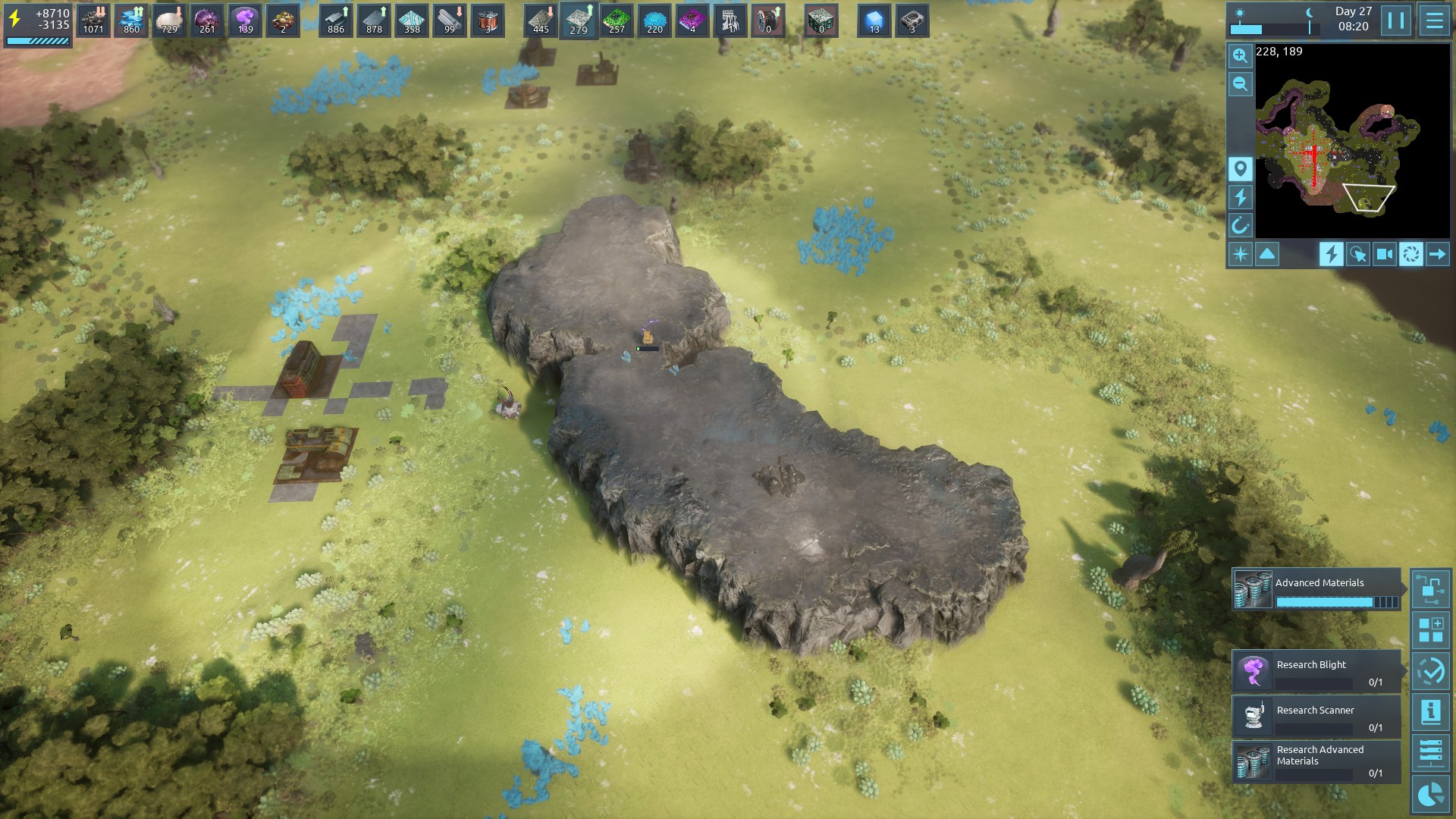Click the compass star button below the minimap
This screenshot has width=1456, height=819.
[x=1241, y=254]
